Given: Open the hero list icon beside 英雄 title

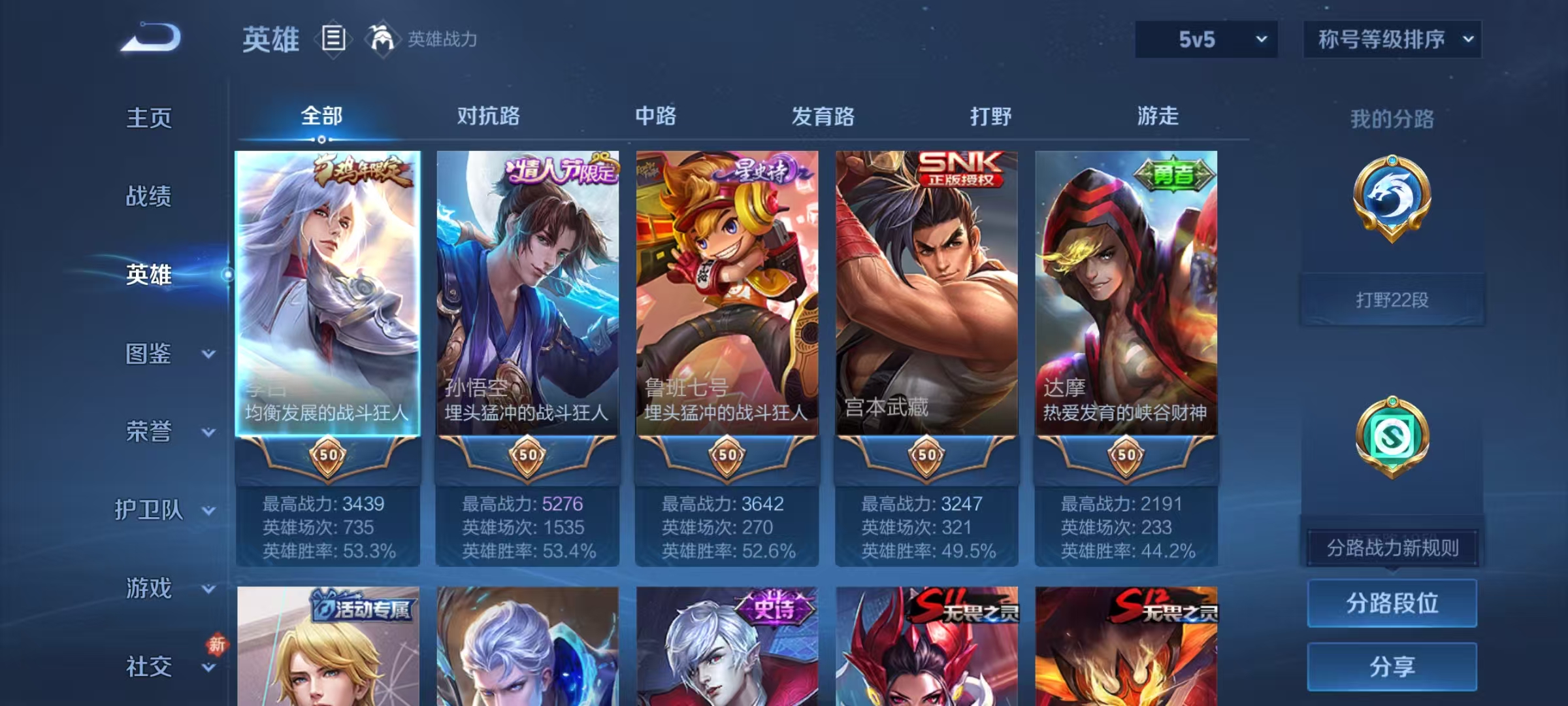Looking at the screenshot, I should pyautogui.click(x=333, y=41).
